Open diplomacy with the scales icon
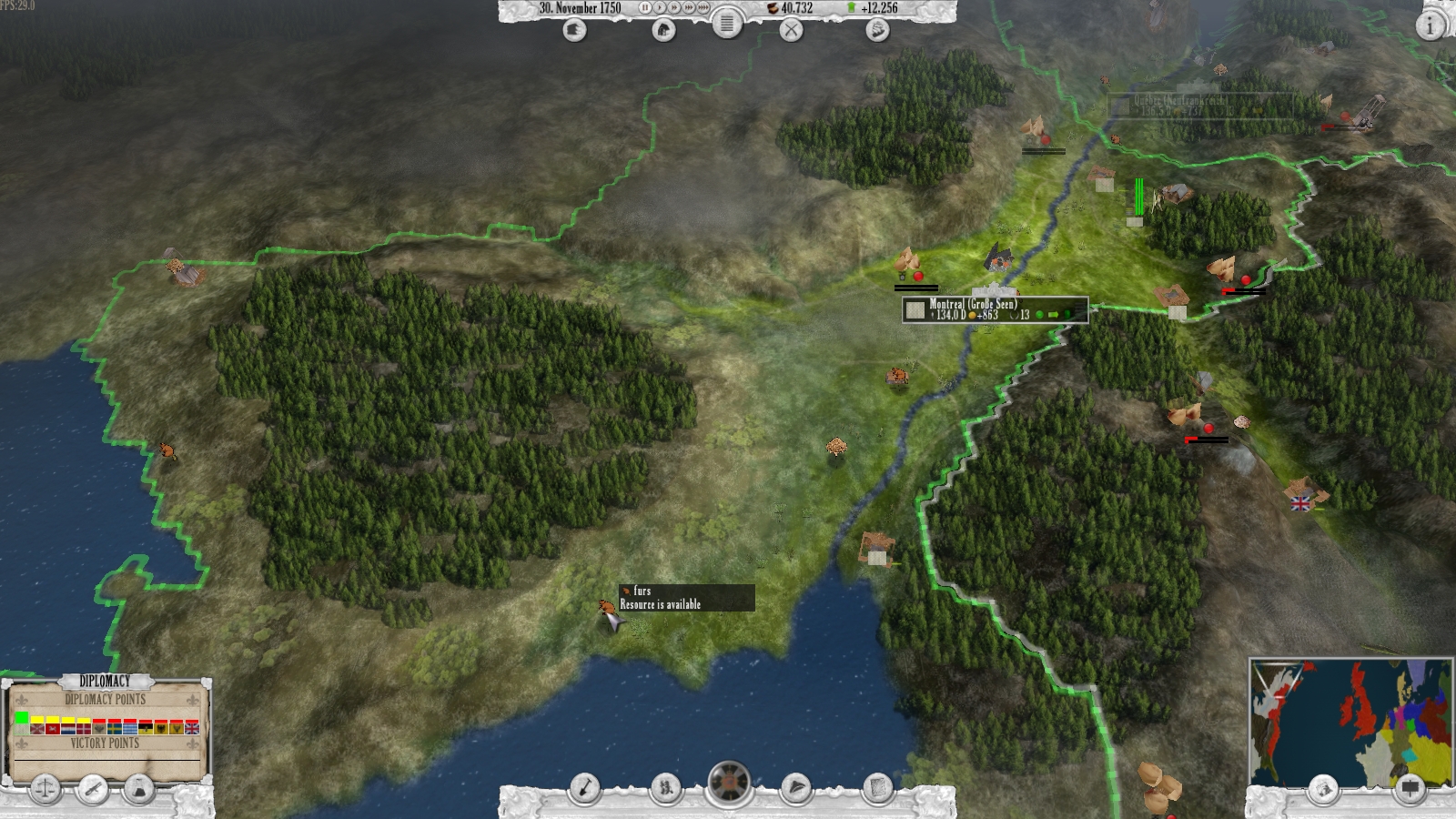 coord(45,790)
